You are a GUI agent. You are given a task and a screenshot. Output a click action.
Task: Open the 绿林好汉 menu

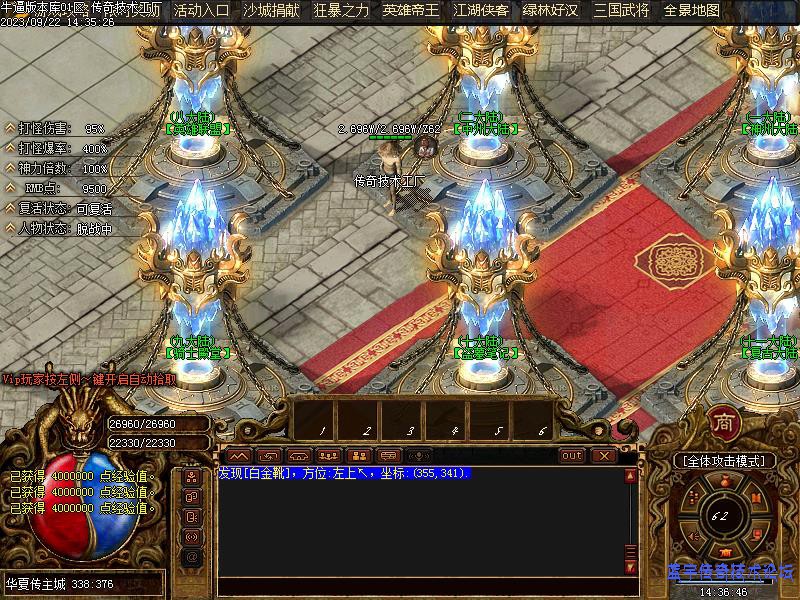point(550,11)
